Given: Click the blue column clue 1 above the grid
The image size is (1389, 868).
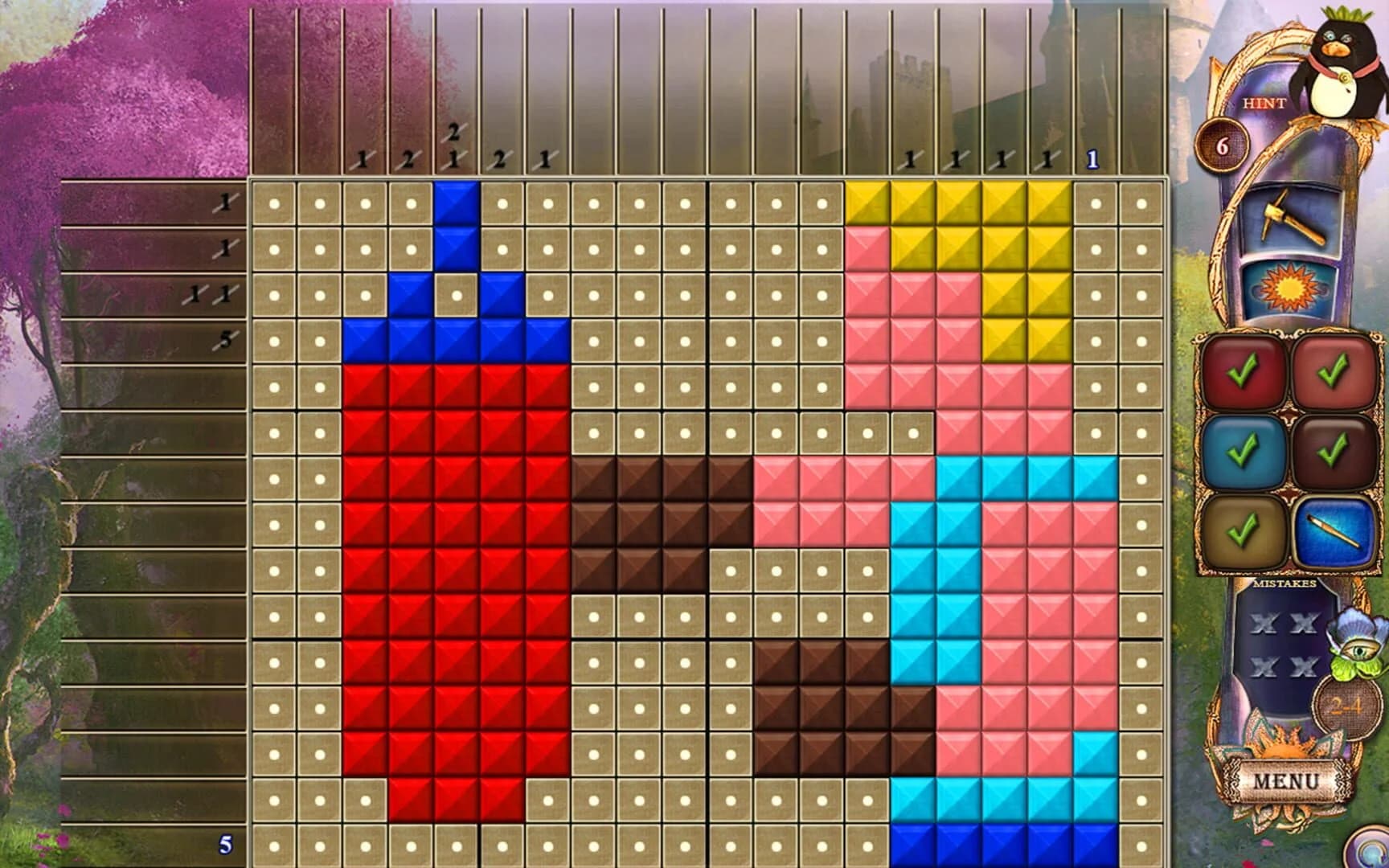Looking at the screenshot, I should click(1092, 158).
